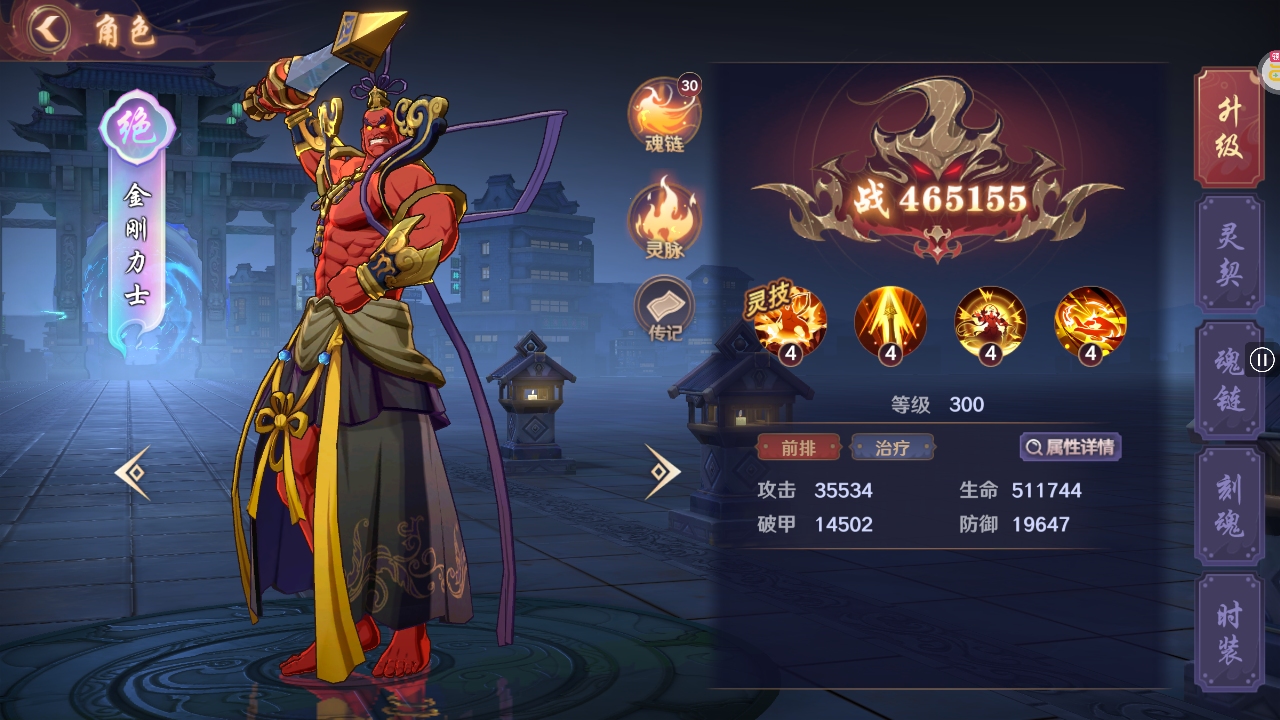Select the red warrior skill icon

989,322
